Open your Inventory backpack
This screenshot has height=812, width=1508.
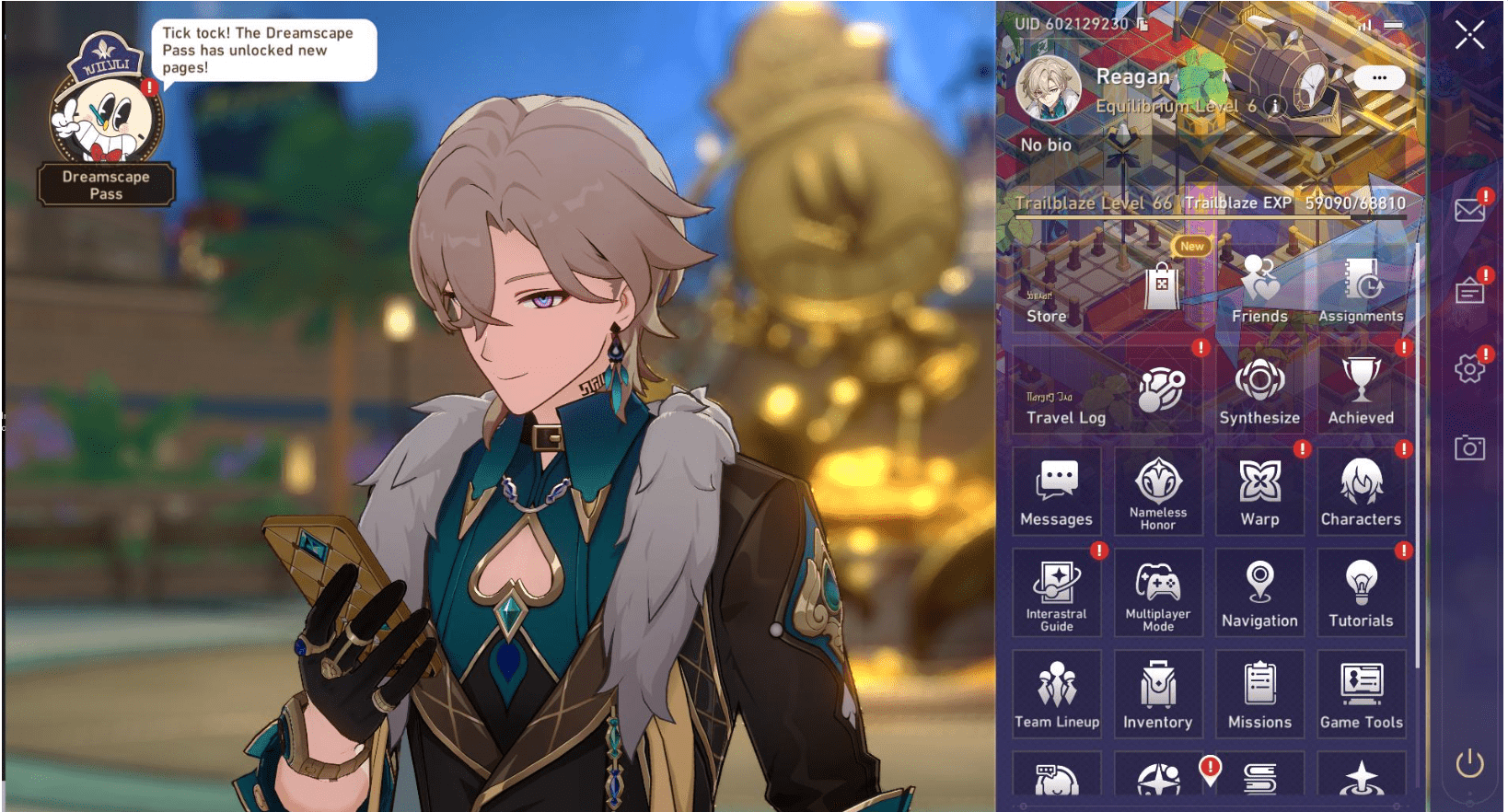[1158, 690]
